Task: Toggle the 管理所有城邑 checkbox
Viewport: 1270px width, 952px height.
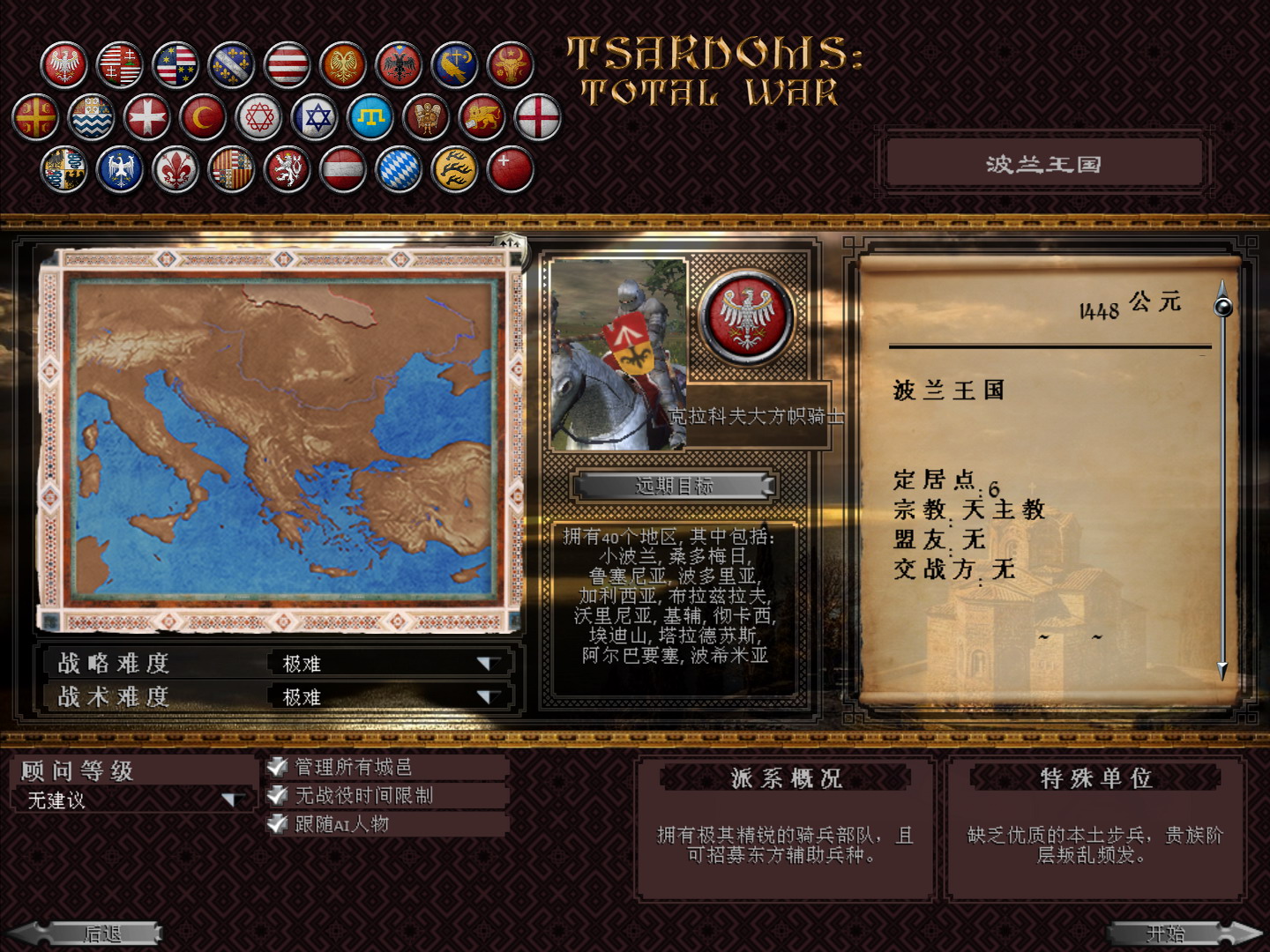Action: pos(276,766)
